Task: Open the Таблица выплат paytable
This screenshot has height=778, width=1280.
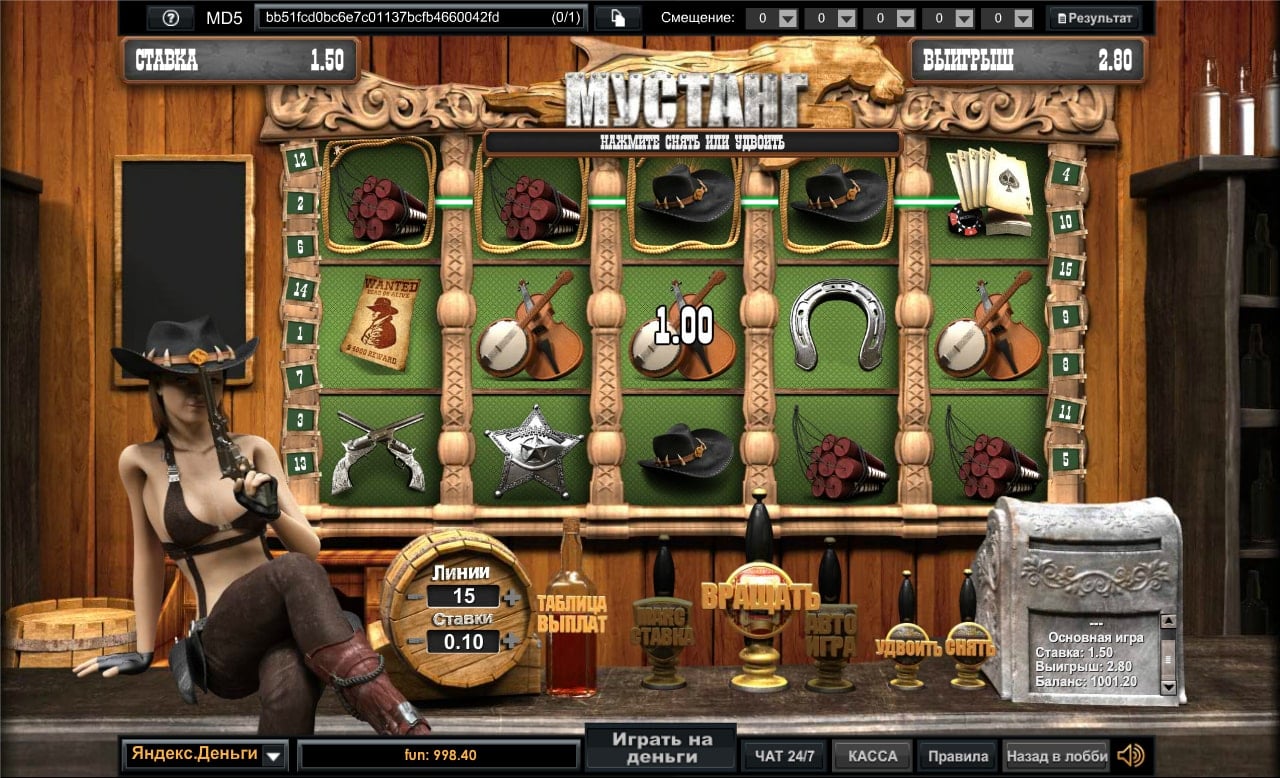Action: [572, 614]
